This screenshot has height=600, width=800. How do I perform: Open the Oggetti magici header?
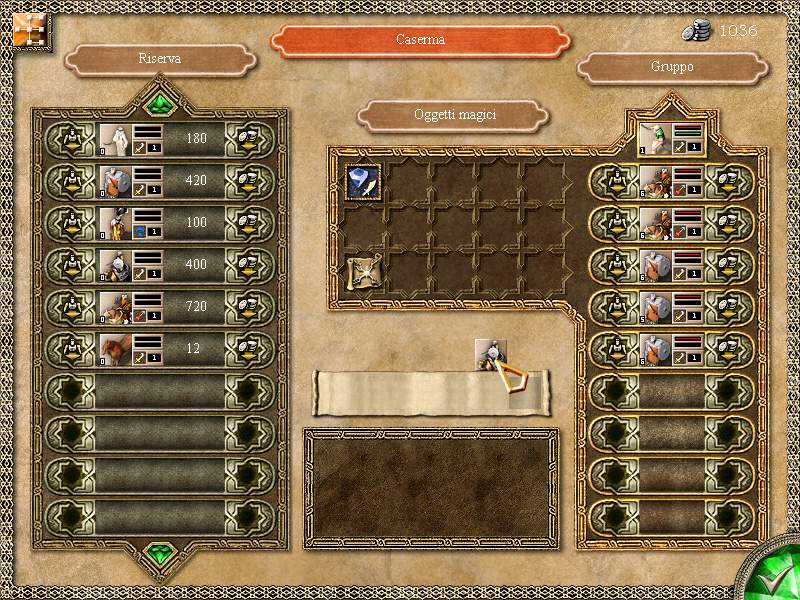[x=455, y=115]
